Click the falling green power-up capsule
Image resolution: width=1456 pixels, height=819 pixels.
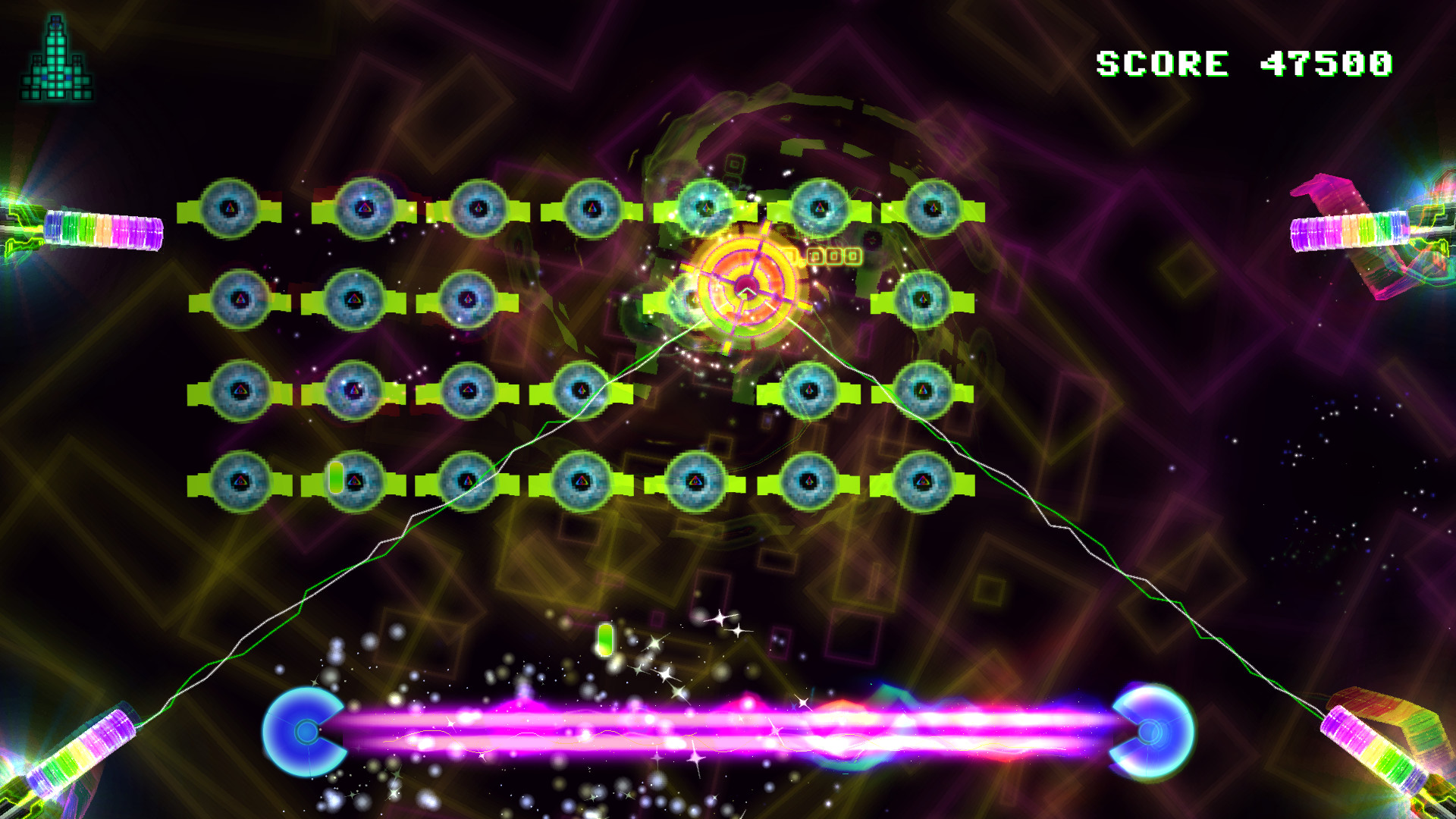click(x=607, y=639)
